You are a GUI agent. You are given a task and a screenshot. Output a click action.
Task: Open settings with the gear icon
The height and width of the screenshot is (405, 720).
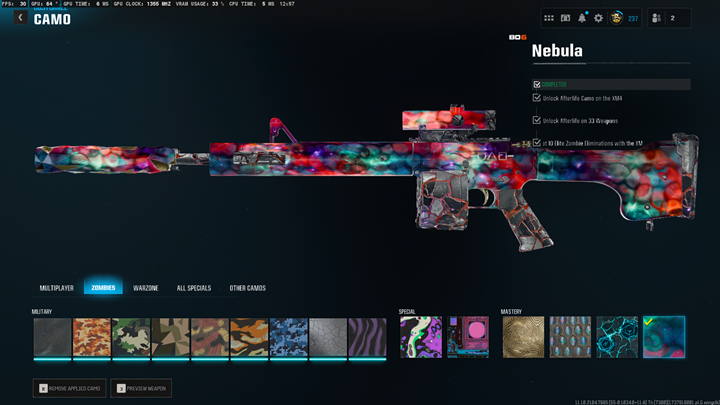point(598,18)
